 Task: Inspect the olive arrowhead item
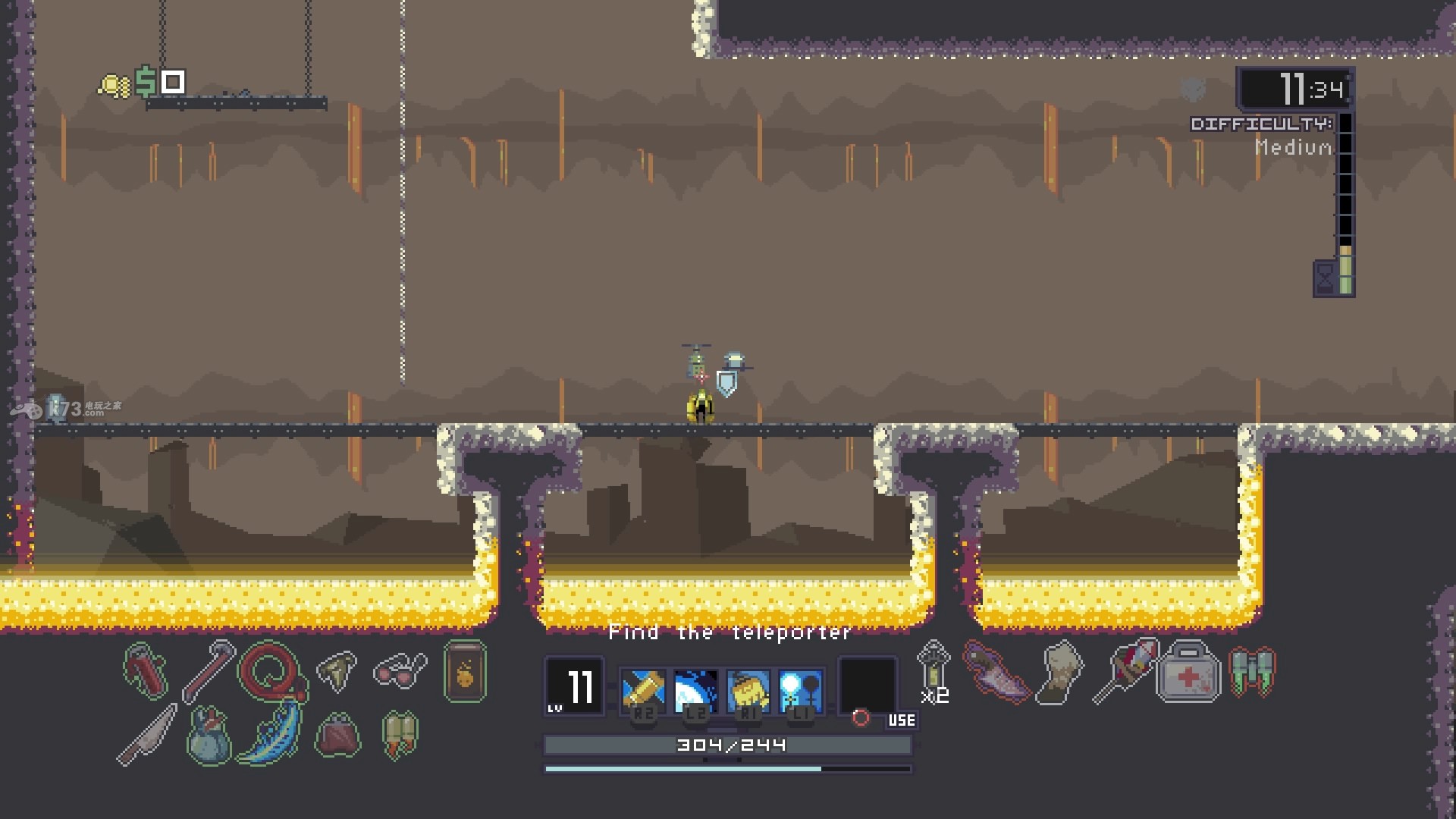[x=336, y=670]
